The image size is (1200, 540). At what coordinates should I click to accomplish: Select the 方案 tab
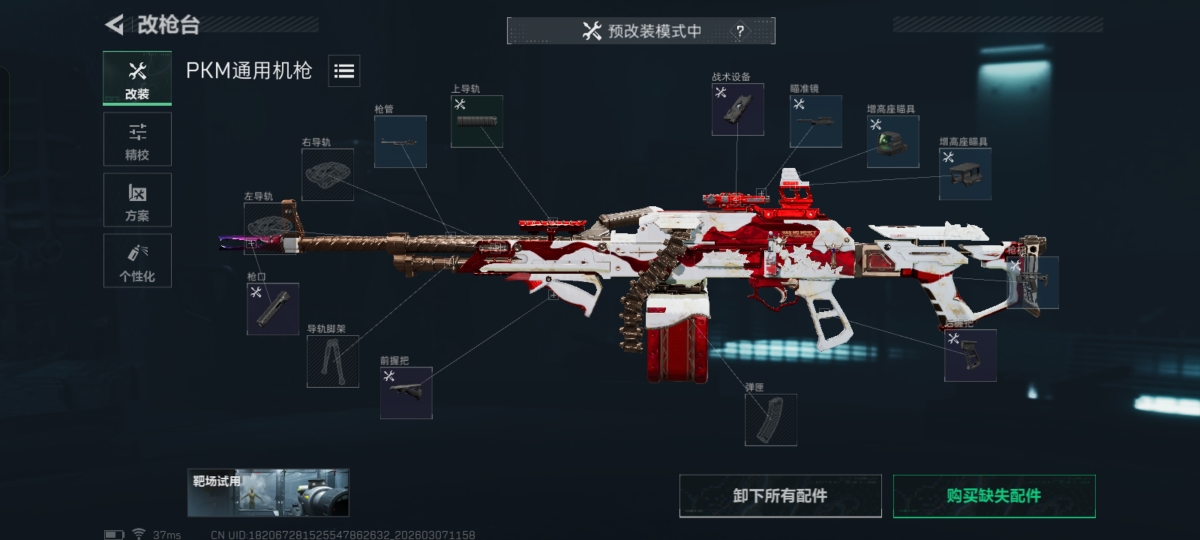click(x=137, y=200)
